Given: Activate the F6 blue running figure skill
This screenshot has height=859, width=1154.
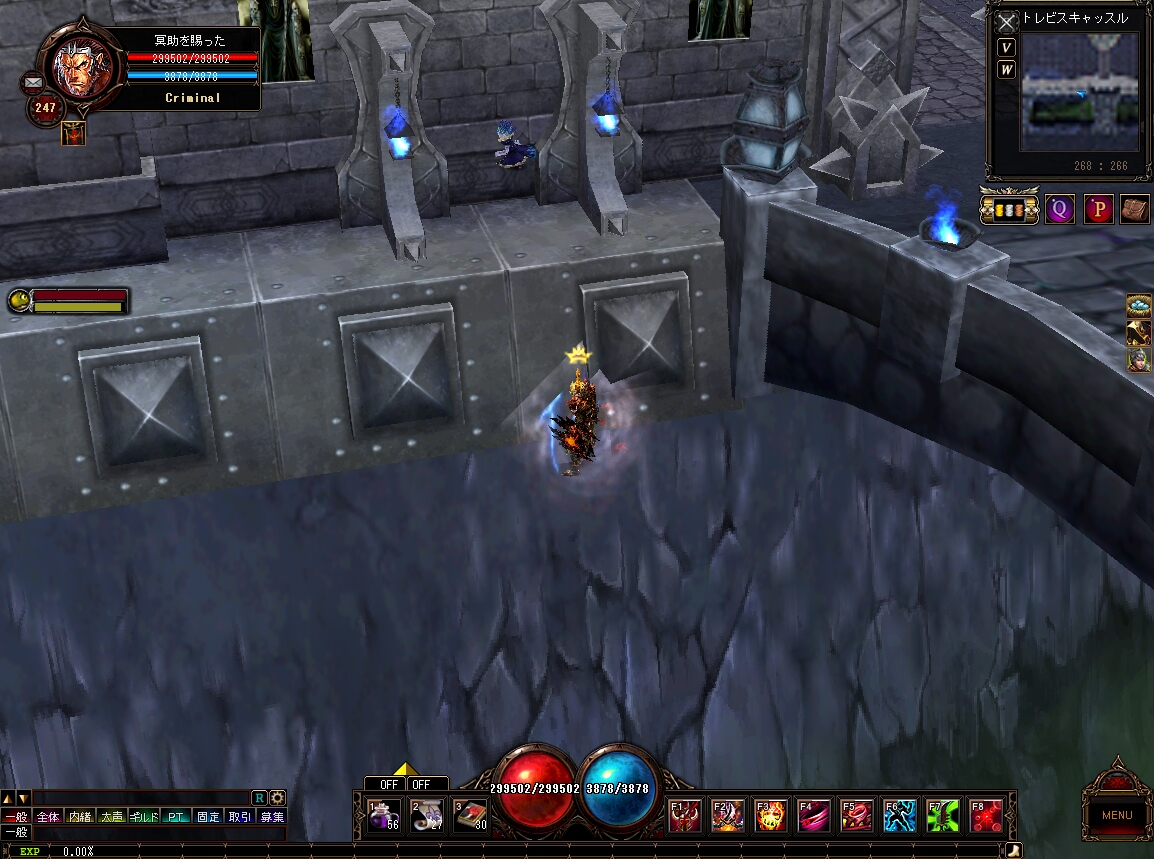Looking at the screenshot, I should 900,816.
